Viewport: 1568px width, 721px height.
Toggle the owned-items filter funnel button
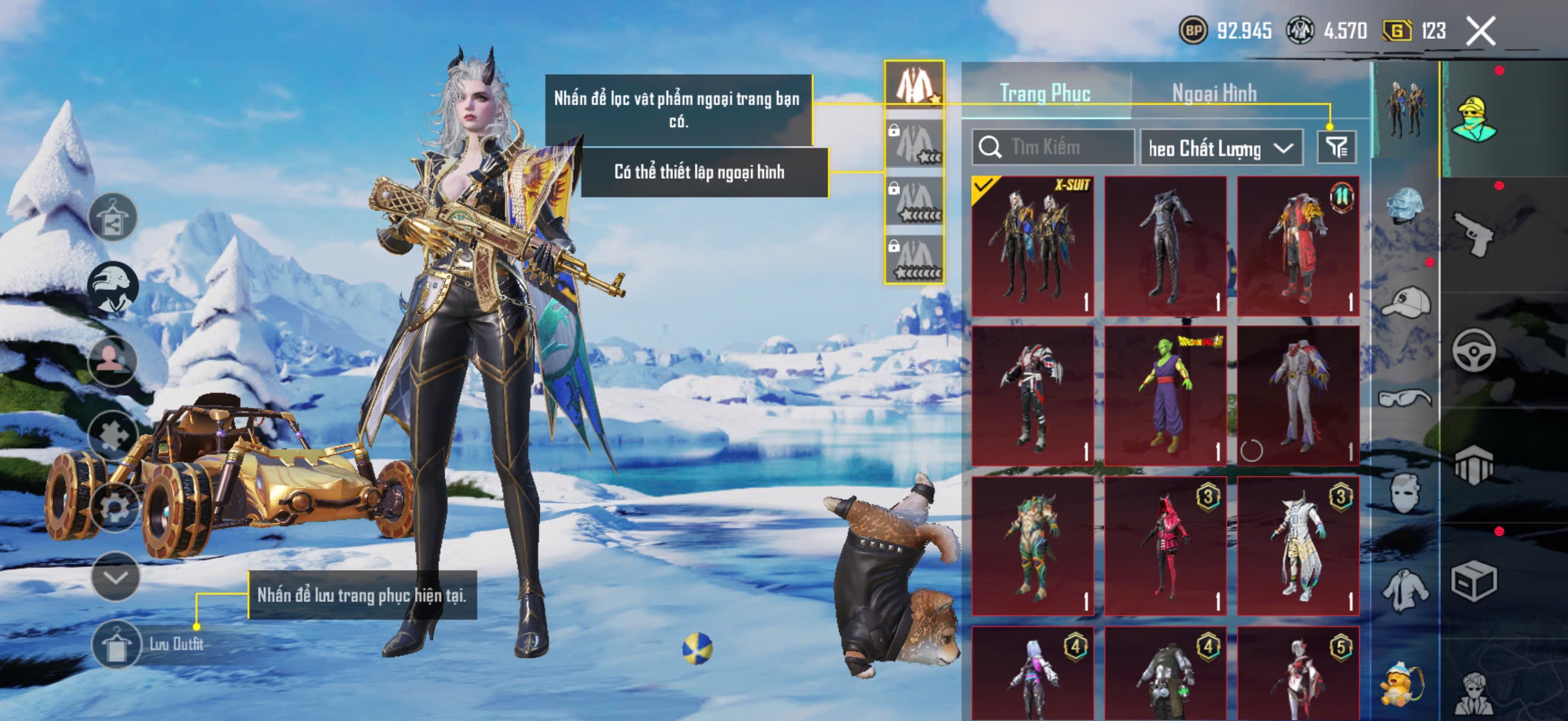(1336, 147)
